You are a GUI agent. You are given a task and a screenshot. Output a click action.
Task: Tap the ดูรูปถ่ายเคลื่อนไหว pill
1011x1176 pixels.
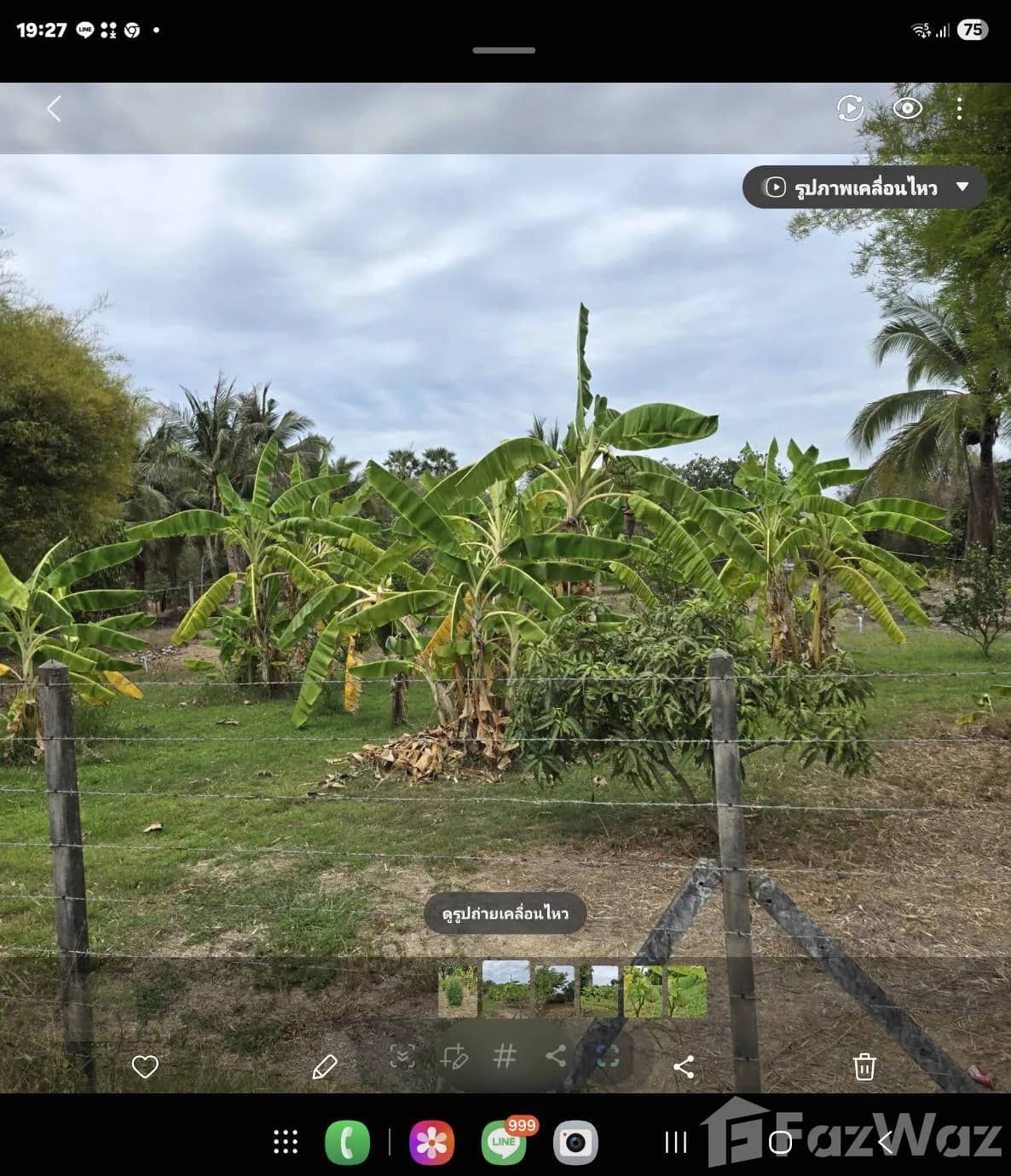coord(505,914)
